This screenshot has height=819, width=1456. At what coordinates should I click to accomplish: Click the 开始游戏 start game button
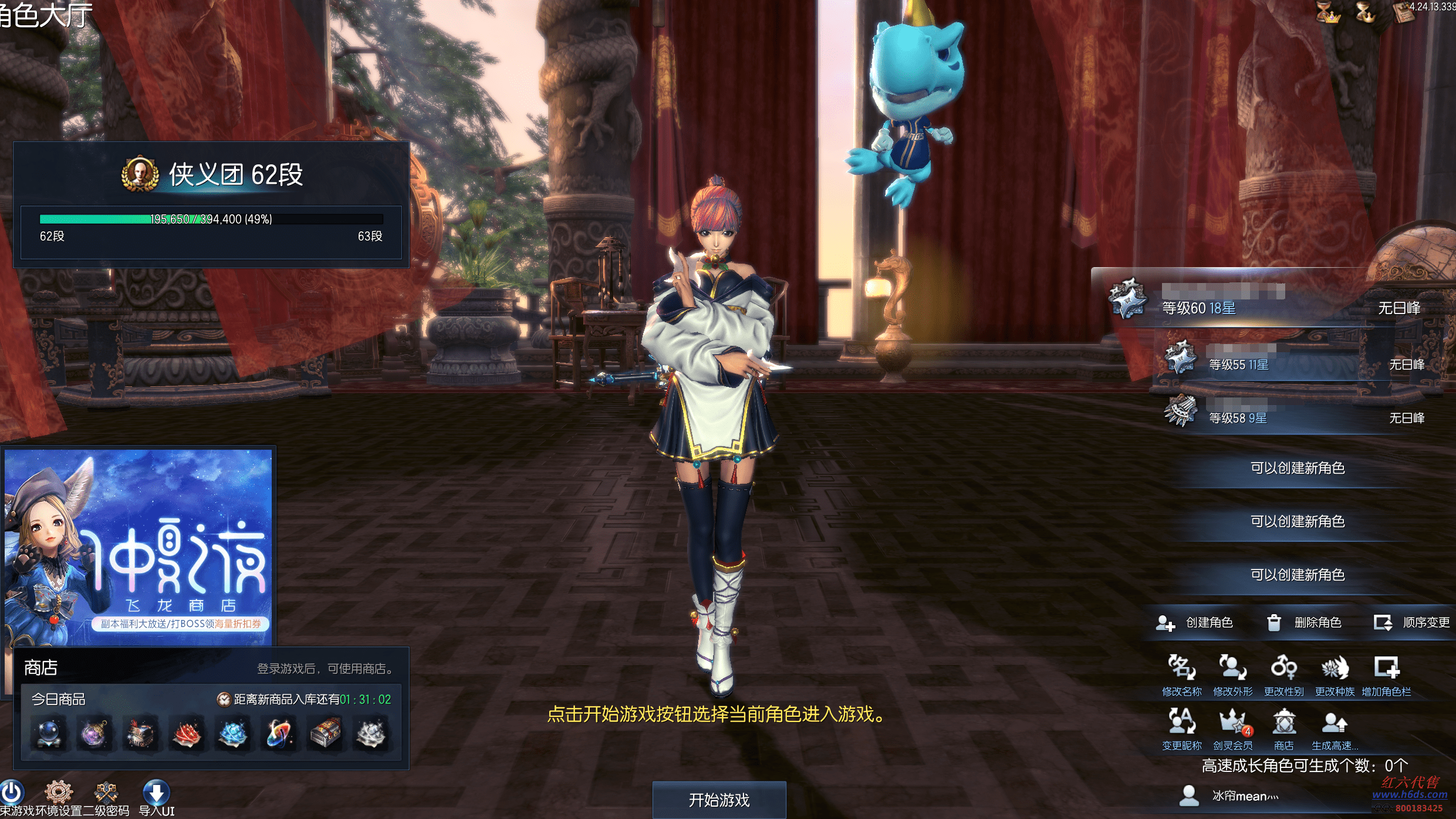coord(719,800)
